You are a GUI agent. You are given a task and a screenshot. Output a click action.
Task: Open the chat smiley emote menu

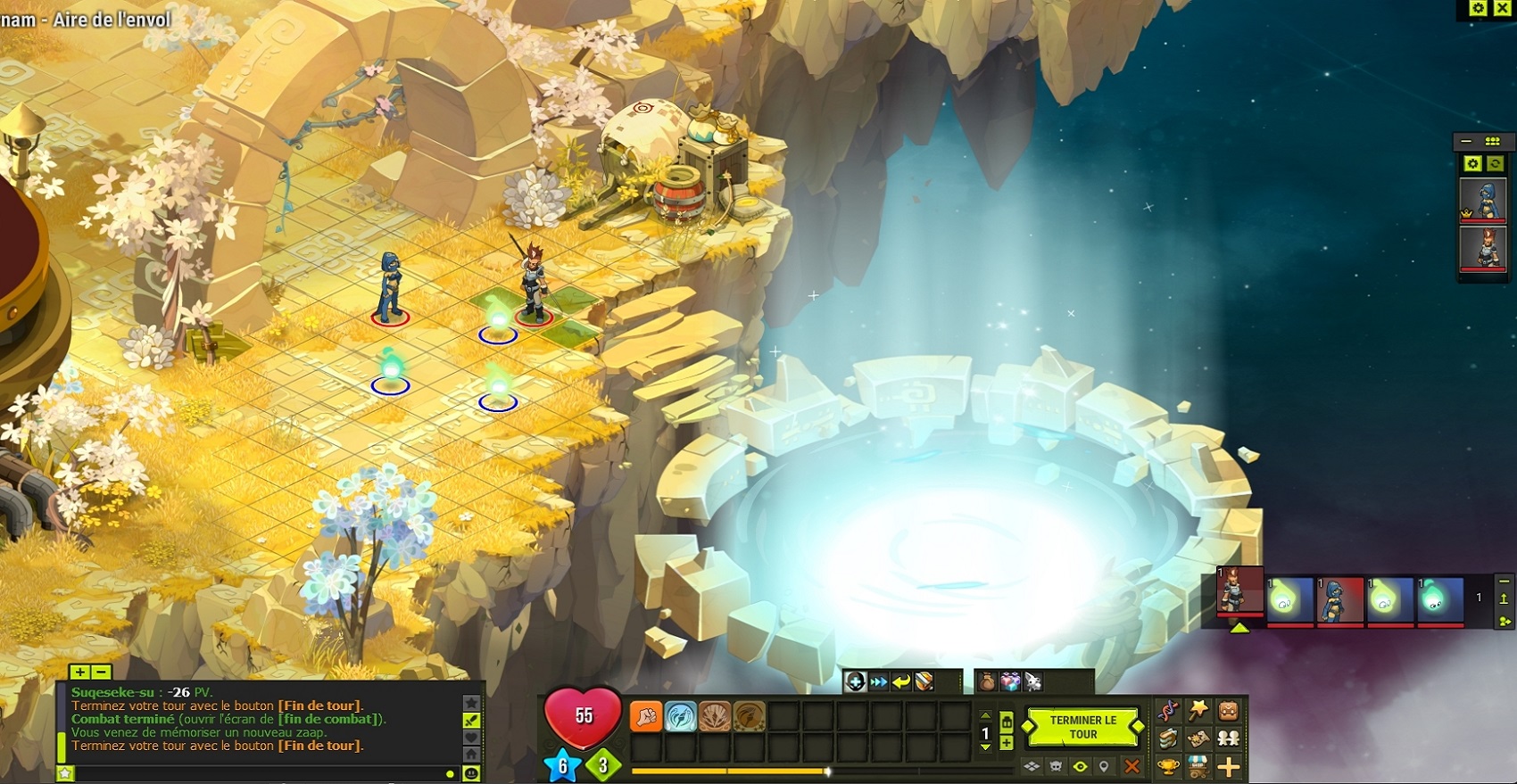pyautogui.click(x=471, y=773)
